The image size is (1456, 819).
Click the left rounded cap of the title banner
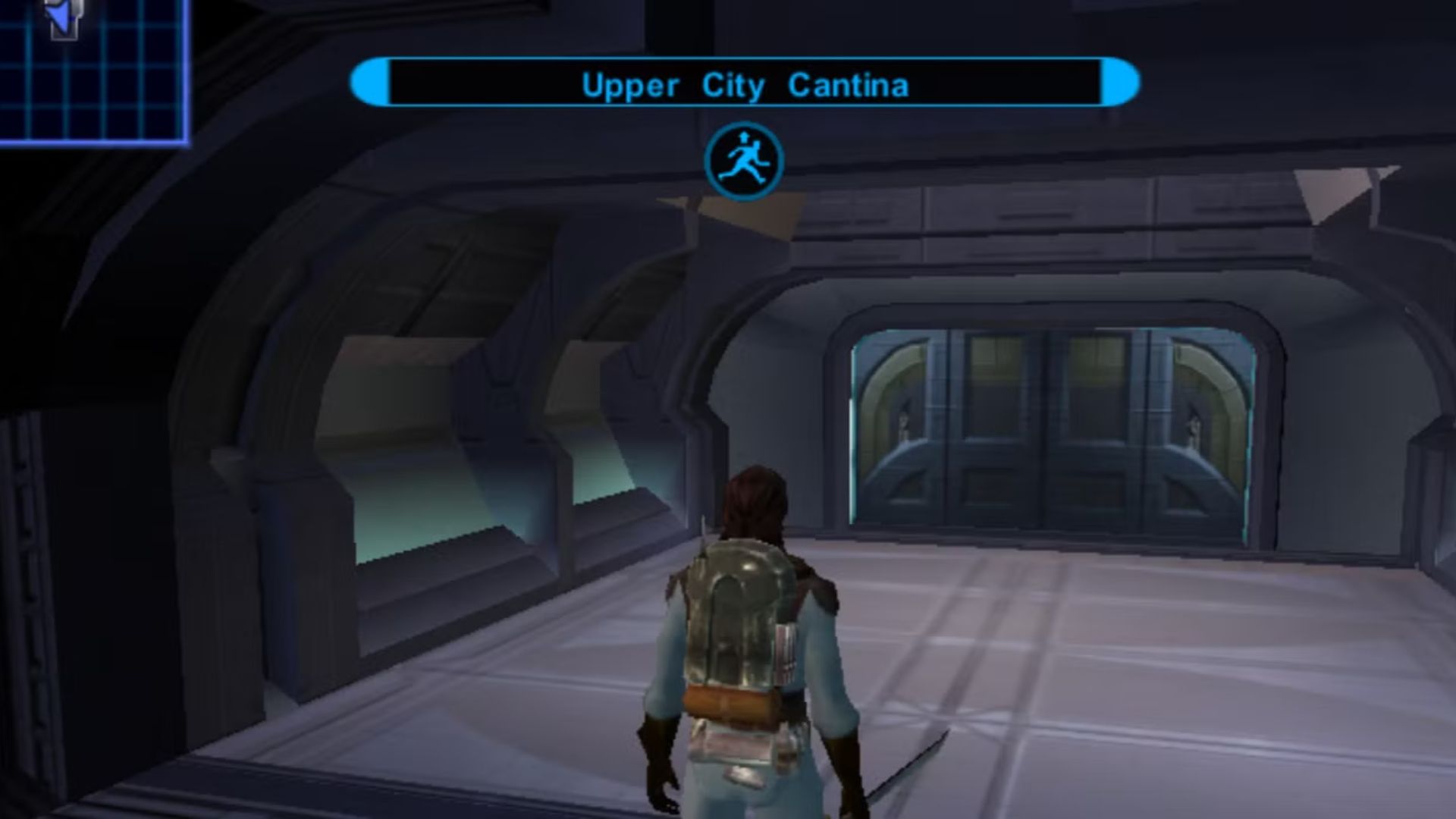369,82
